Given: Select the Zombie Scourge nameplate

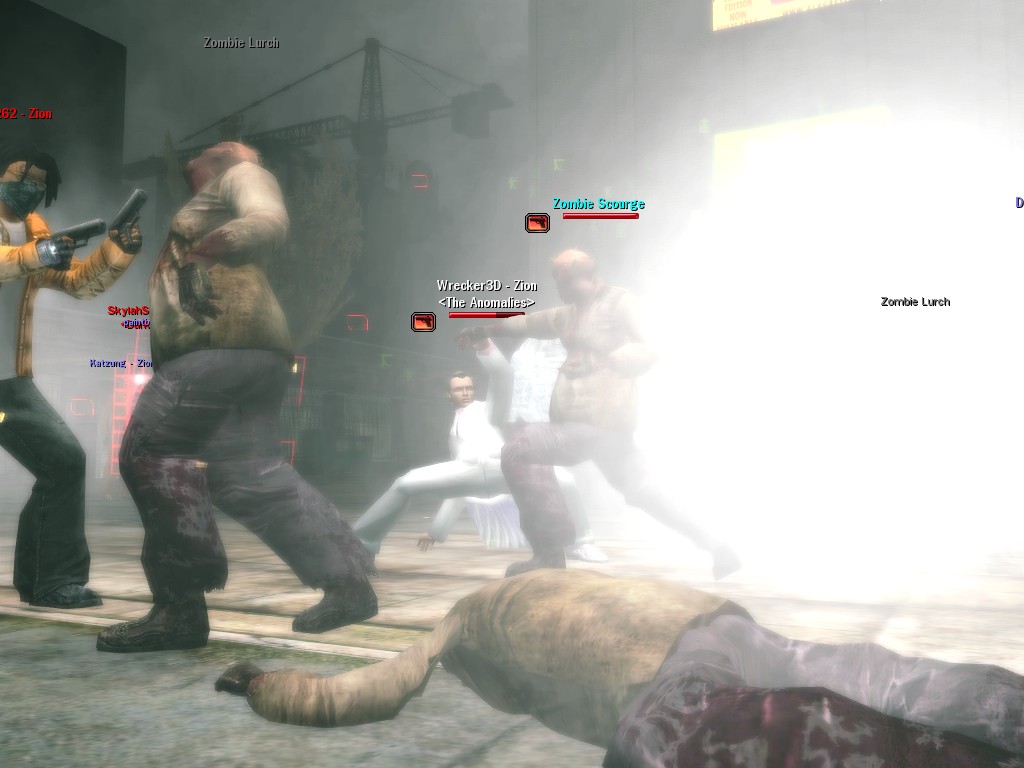Looking at the screenshot, I should pos(598,204).
